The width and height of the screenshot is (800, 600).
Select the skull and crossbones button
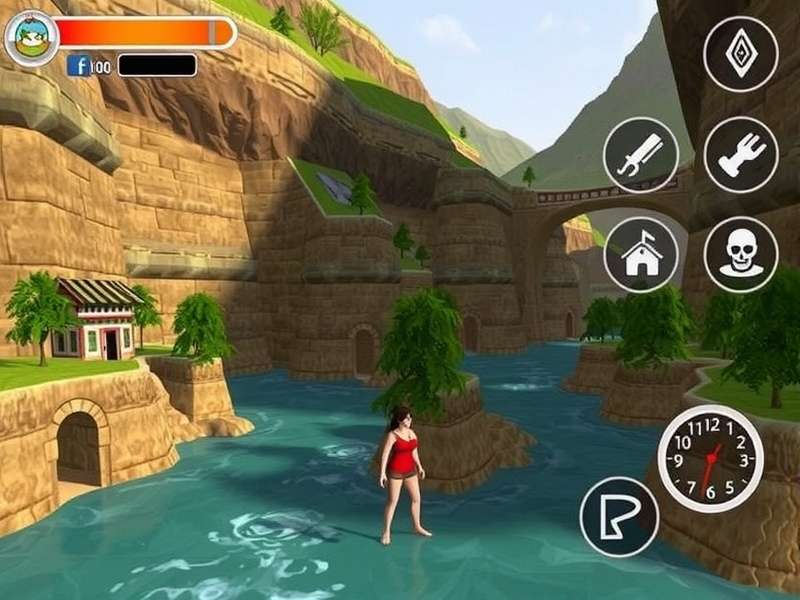(x=740, y=255)
